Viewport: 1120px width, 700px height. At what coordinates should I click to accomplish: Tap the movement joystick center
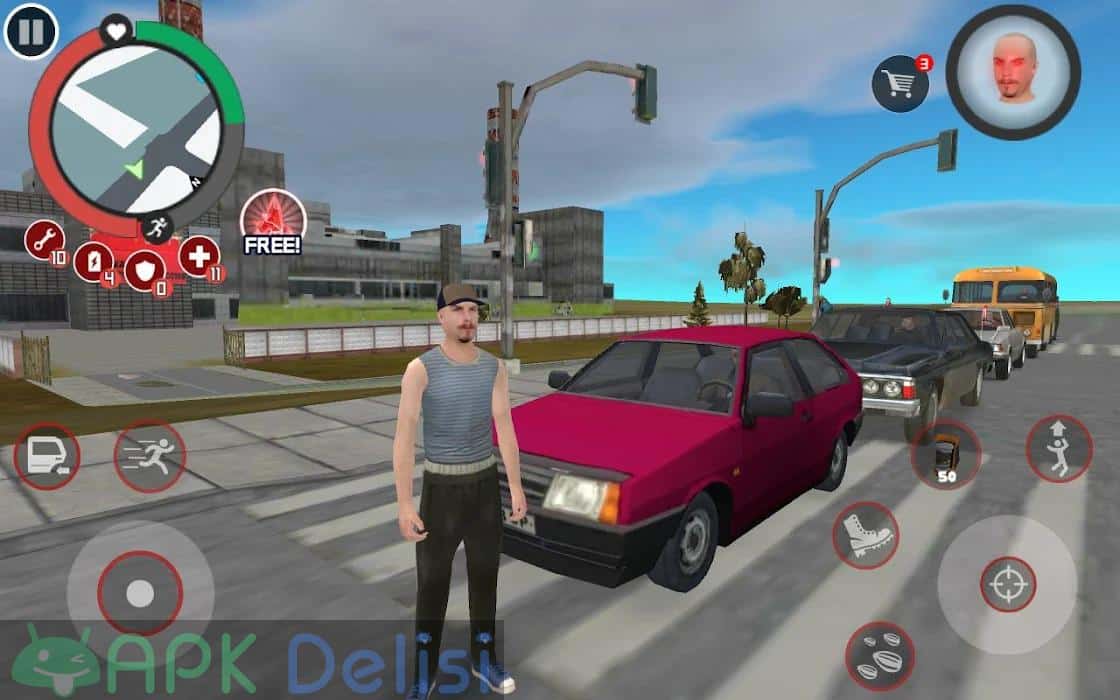[140, 593]
